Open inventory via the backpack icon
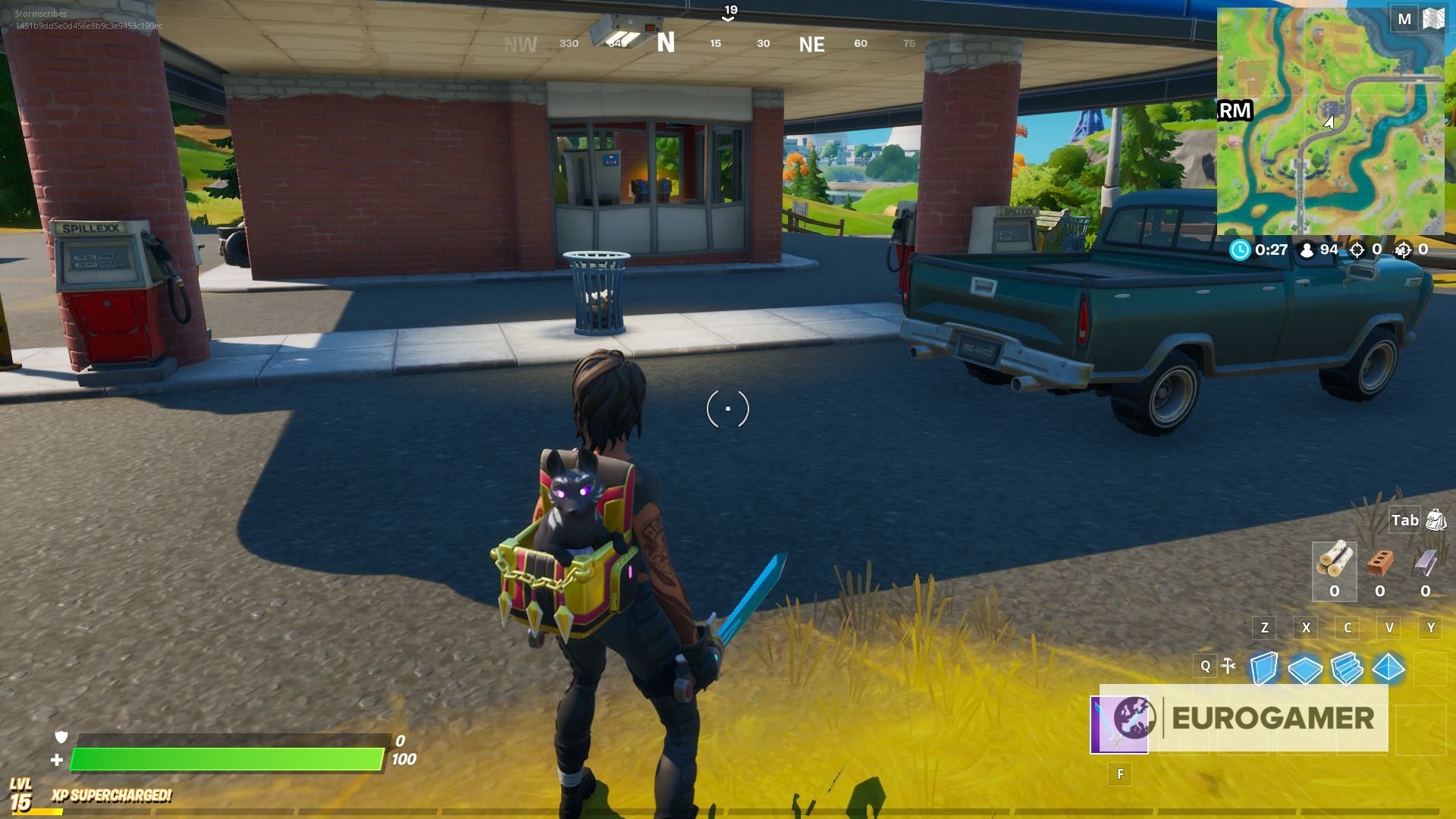 click(x=1436, y=521)
